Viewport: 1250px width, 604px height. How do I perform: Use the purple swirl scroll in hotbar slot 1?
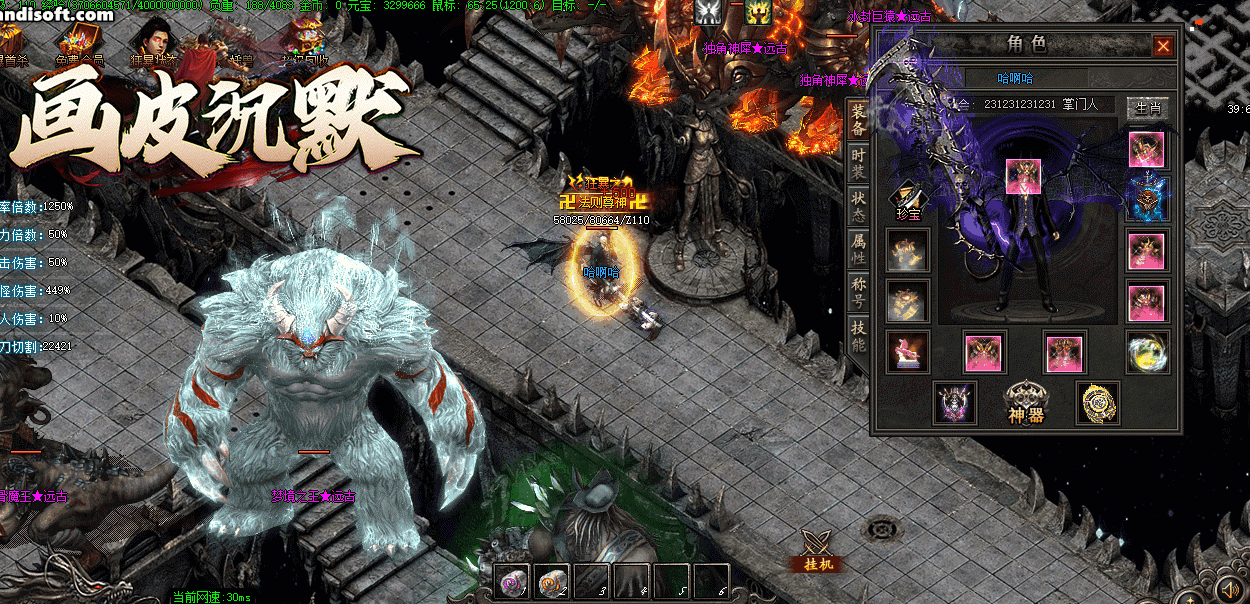pos(515,581)
